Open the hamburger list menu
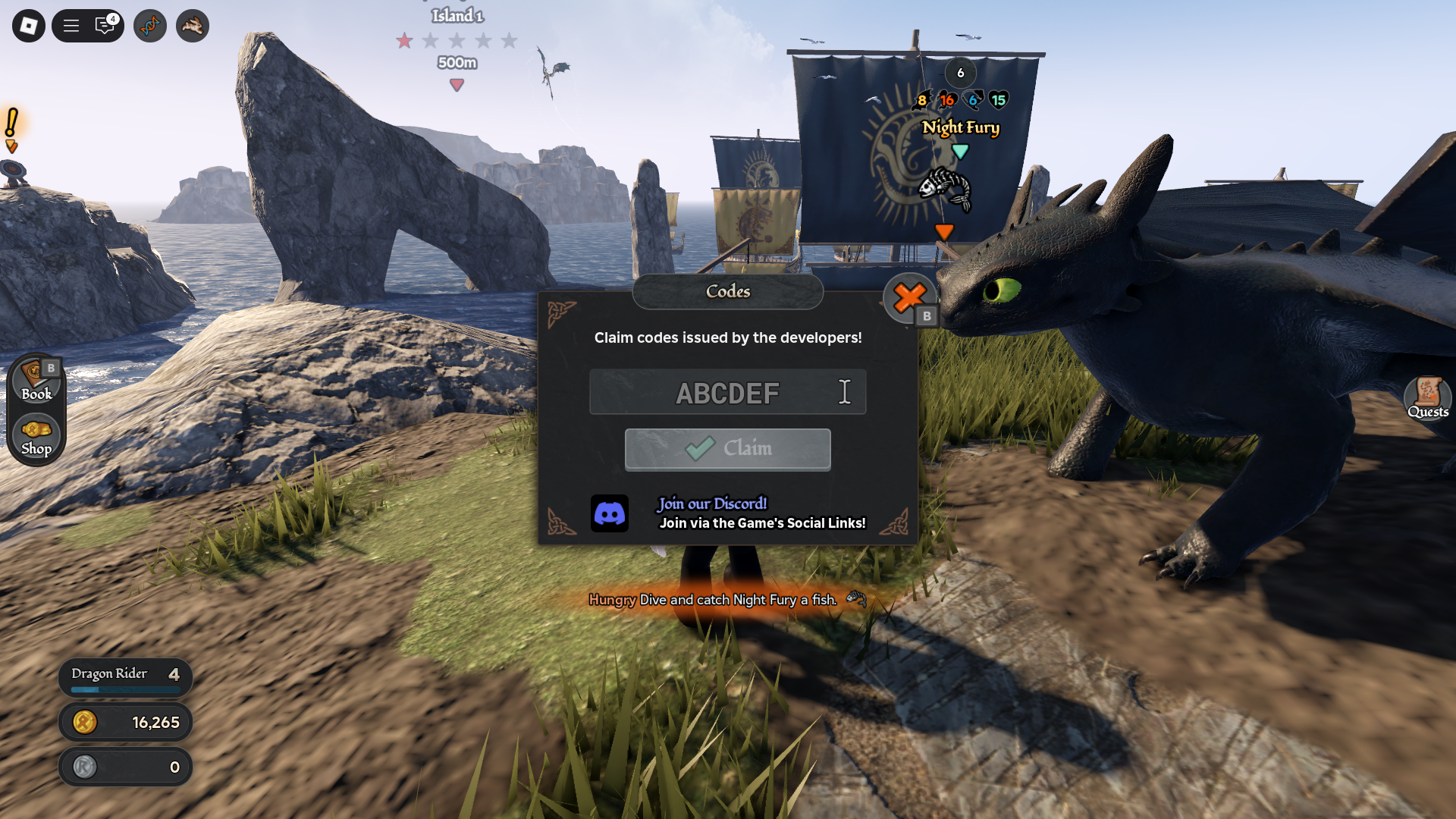This screenshot has width=1456, height=819. point(71,26)
